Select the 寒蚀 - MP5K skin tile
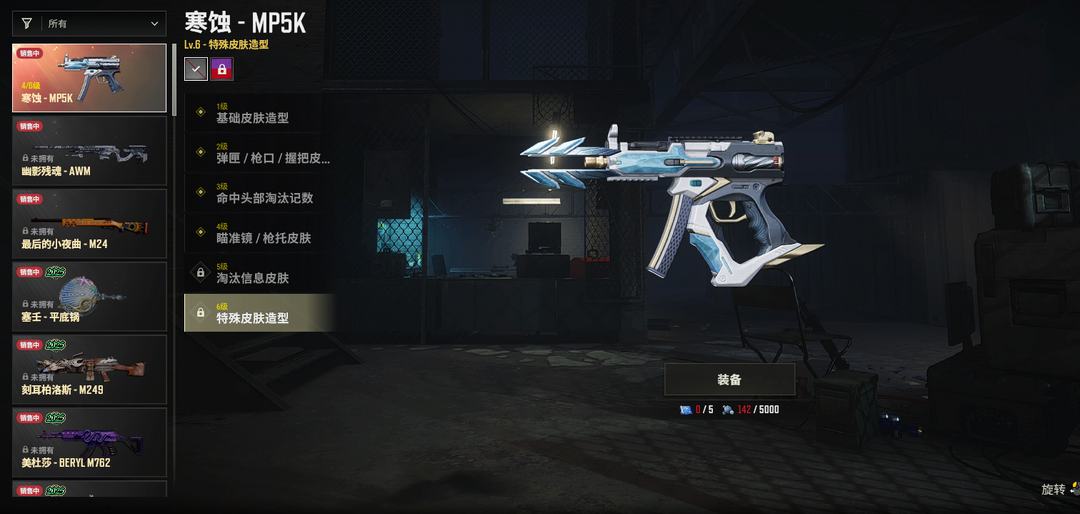The image size is (1080, 514). [x=89, y=78]
